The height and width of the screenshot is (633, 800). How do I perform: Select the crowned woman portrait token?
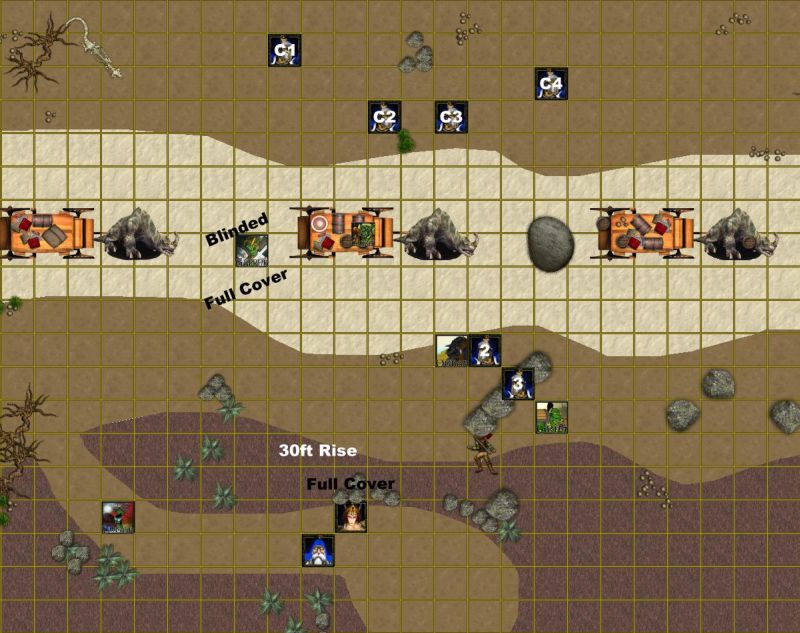pyautogui.click(x=351, y=517)
